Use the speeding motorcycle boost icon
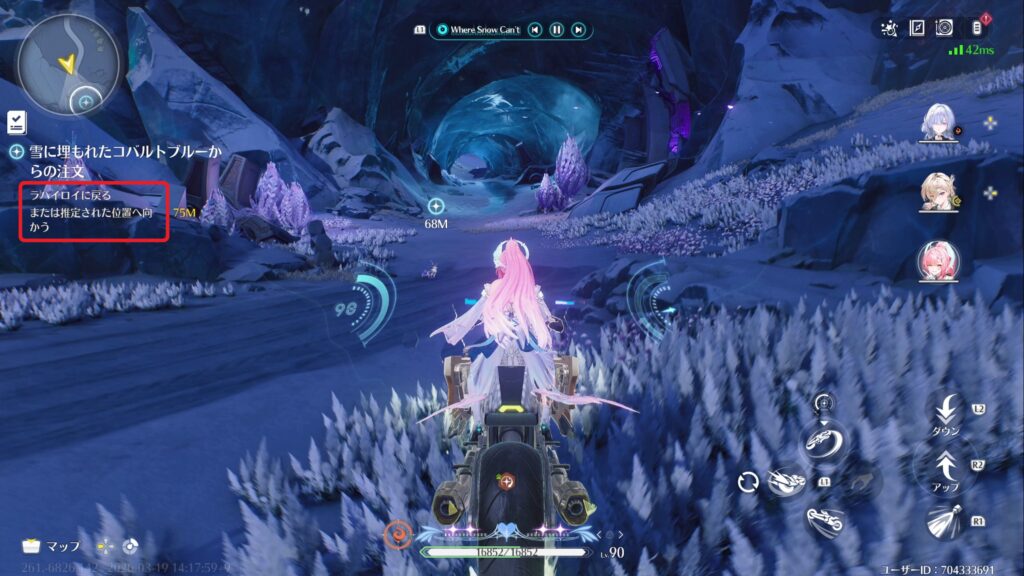 786,483
